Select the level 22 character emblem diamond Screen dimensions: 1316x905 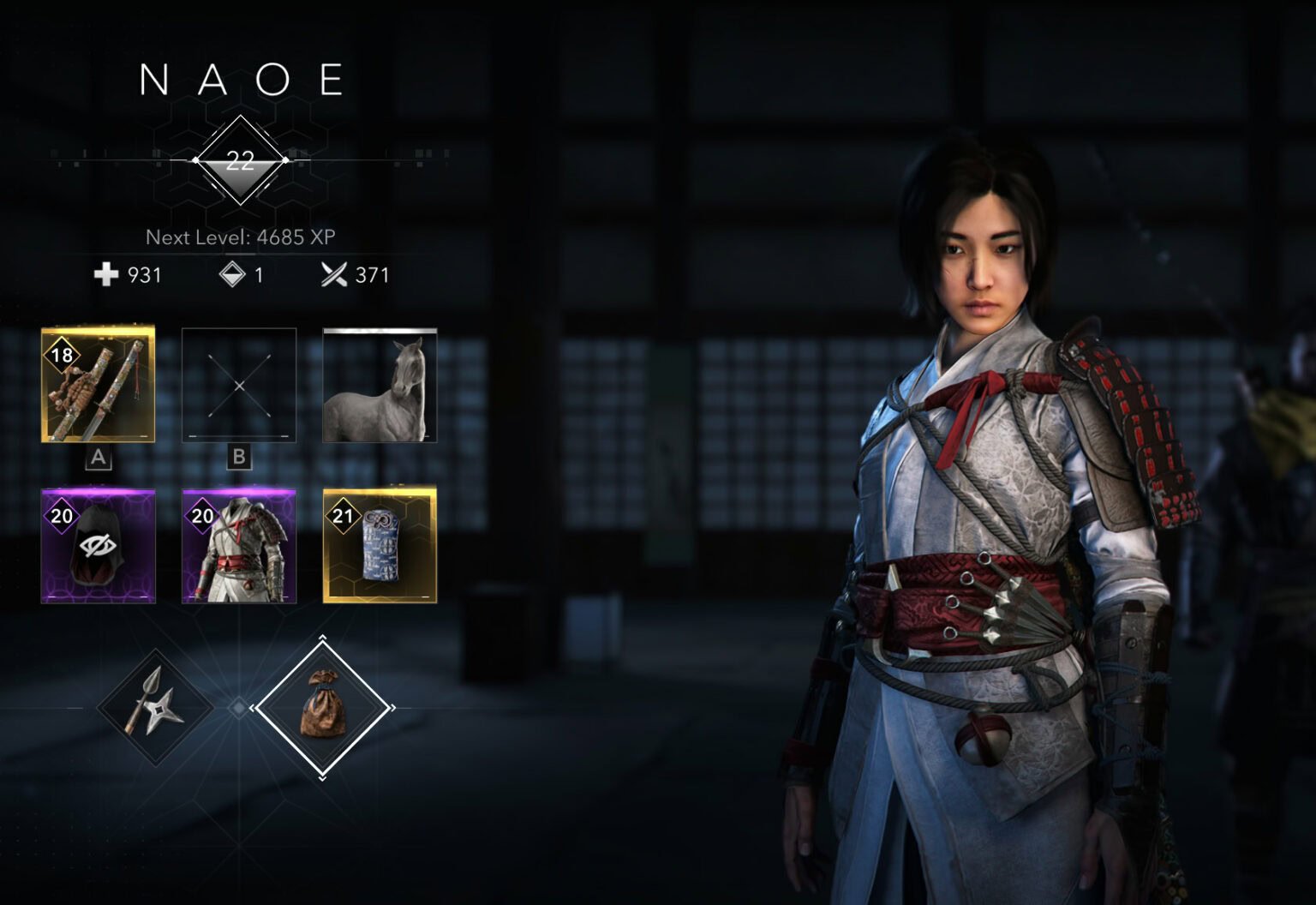pos(241,159)
